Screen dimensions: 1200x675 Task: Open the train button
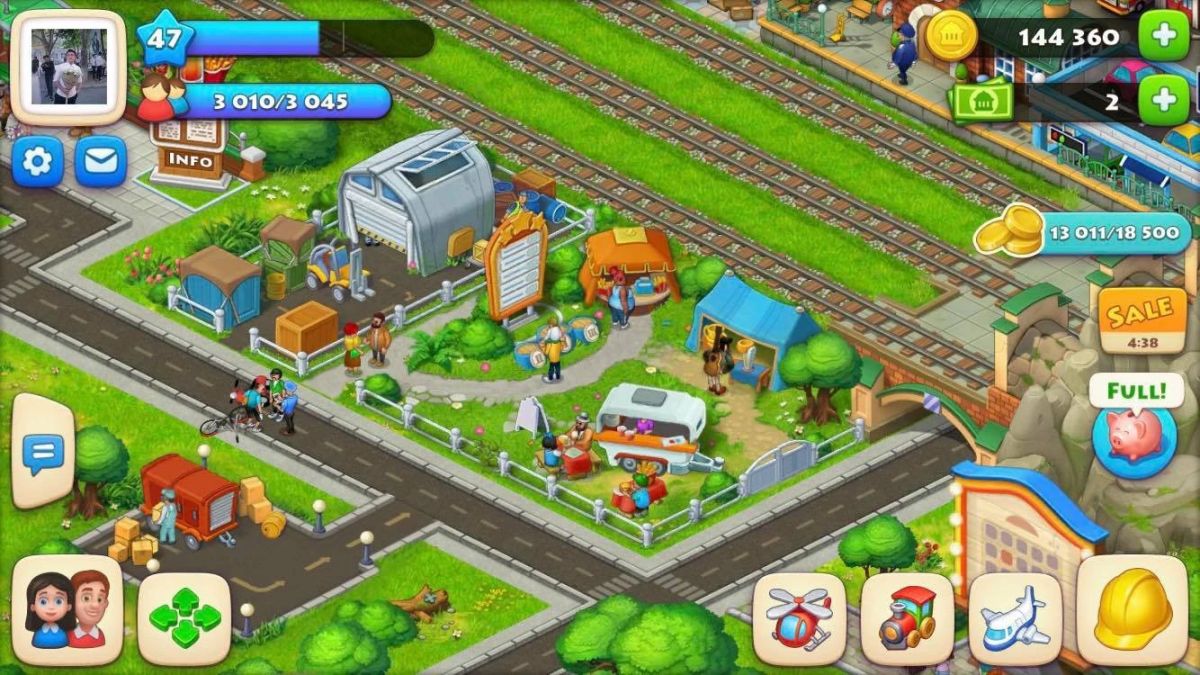tap(907, 618)
